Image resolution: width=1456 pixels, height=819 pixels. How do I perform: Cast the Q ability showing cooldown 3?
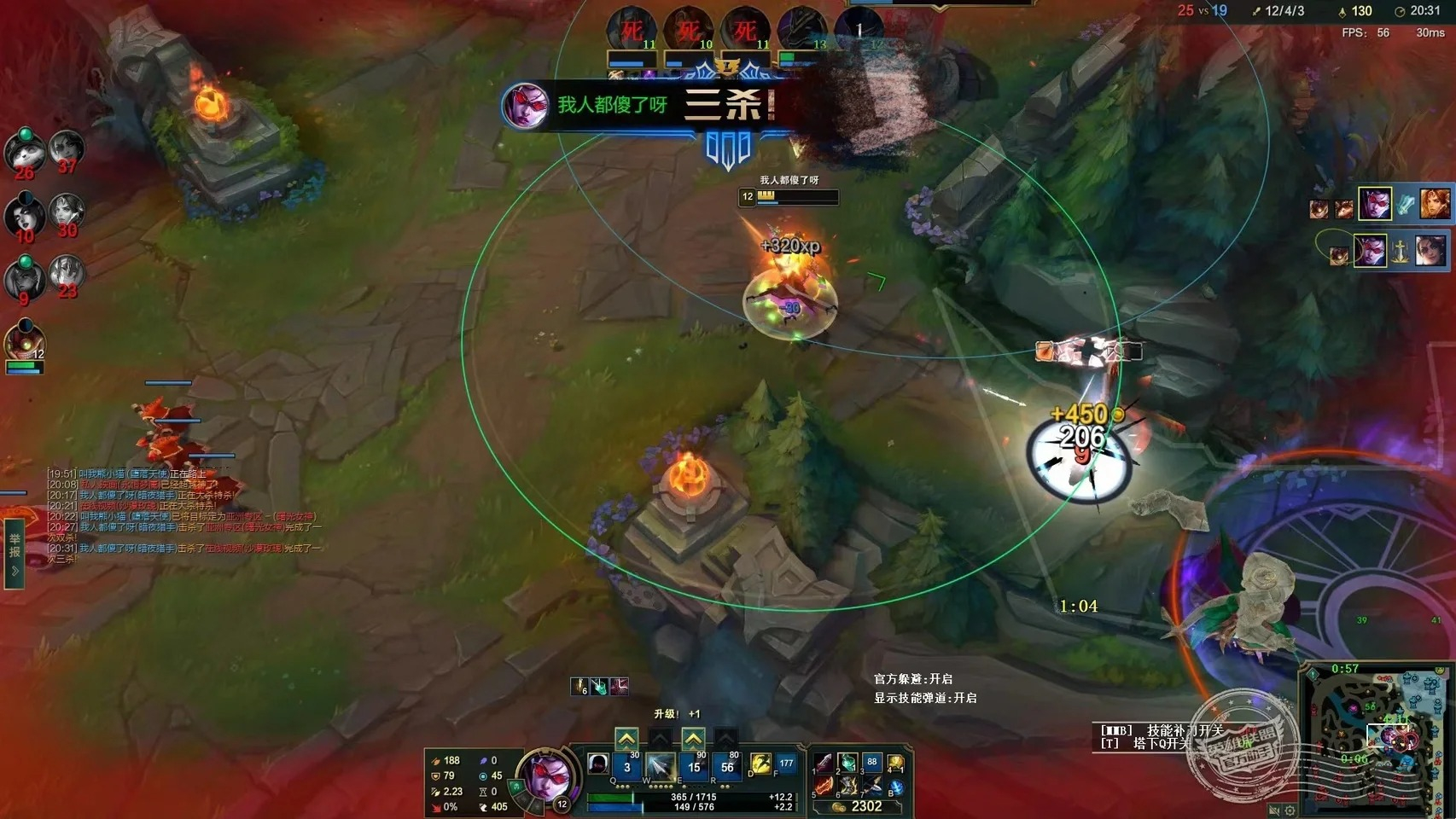pos(627,767)
